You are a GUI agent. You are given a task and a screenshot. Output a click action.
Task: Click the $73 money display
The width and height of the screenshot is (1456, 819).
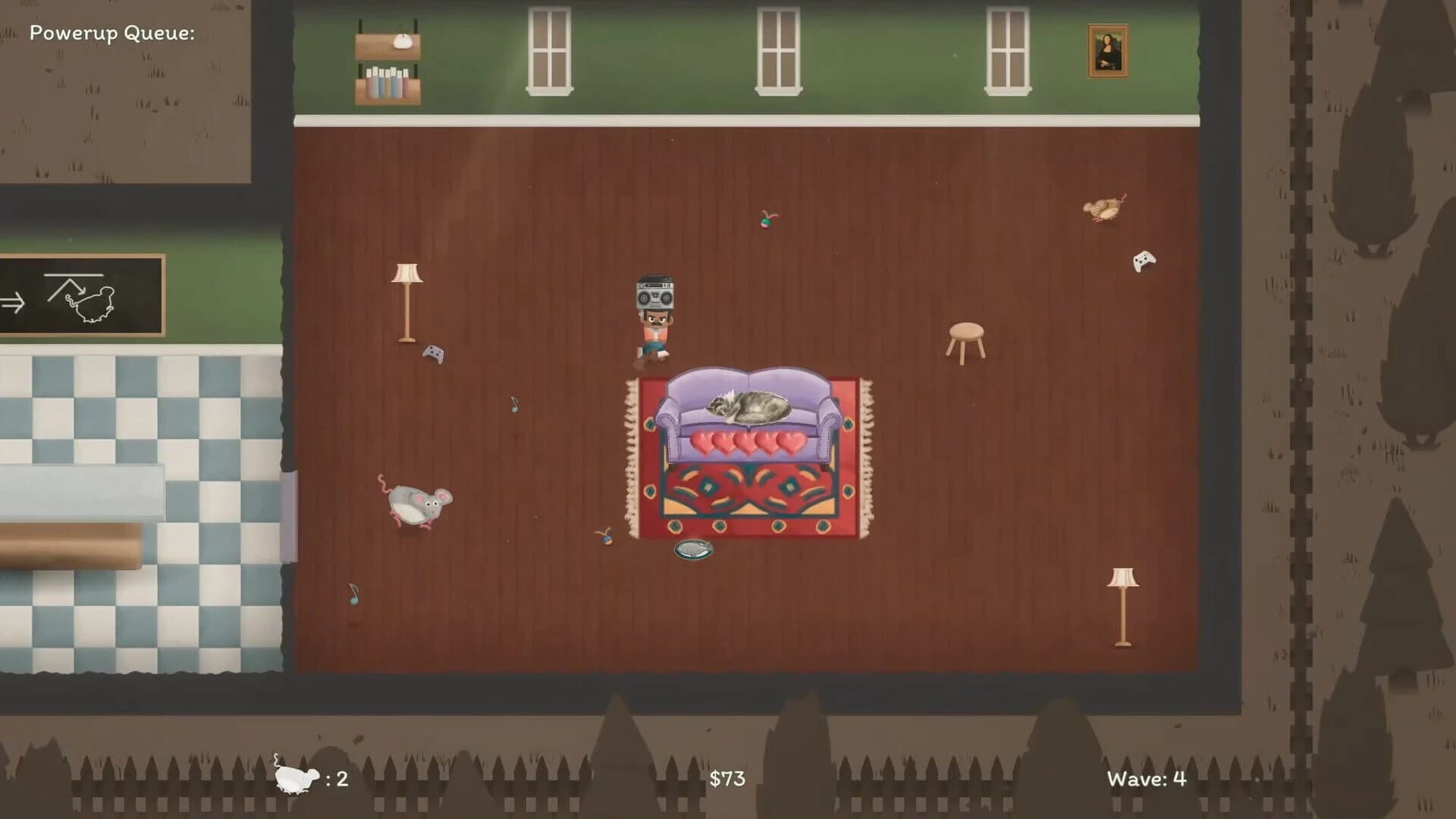click(726, 777)
